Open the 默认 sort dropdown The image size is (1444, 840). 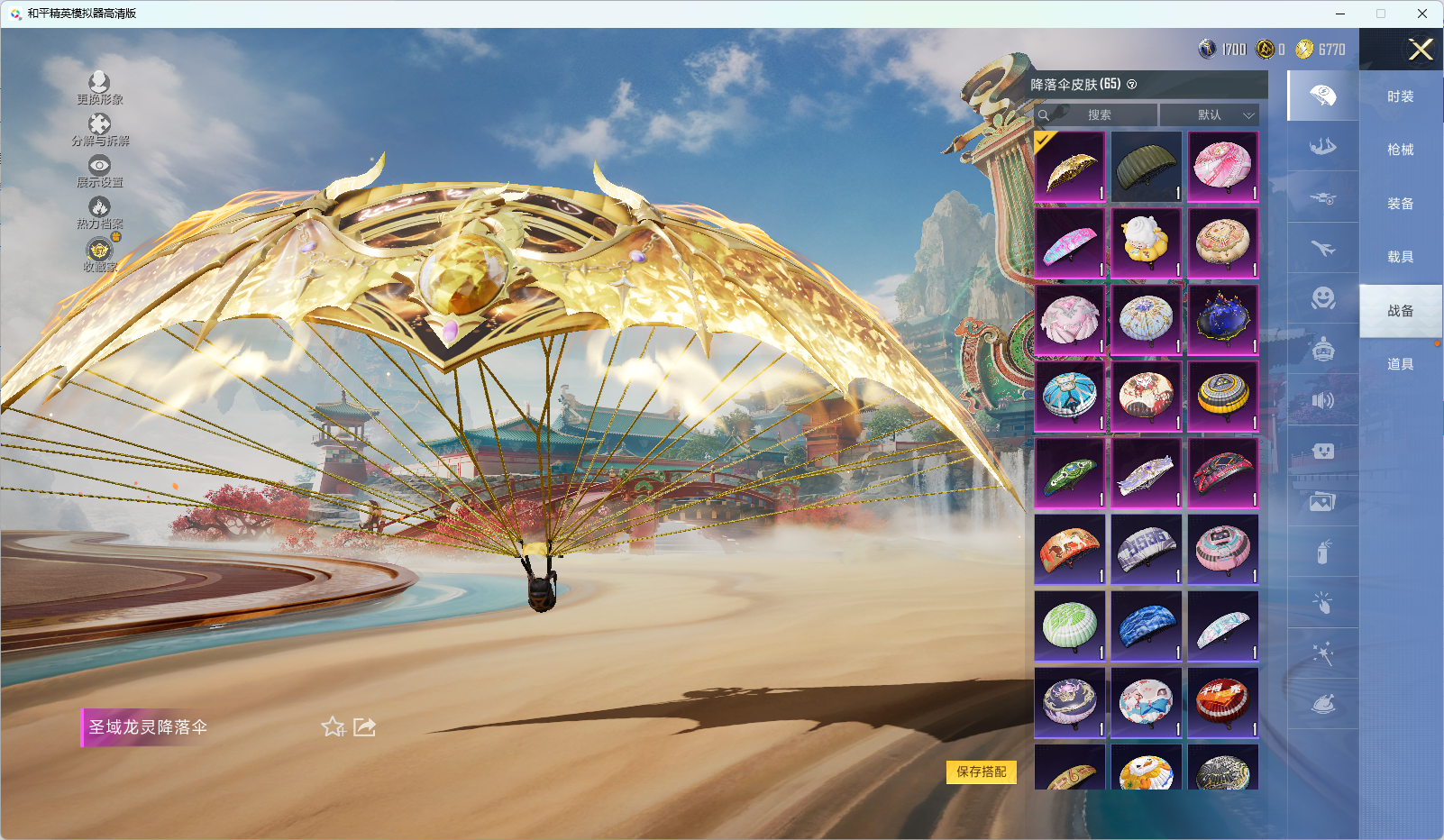[1209, 114]
